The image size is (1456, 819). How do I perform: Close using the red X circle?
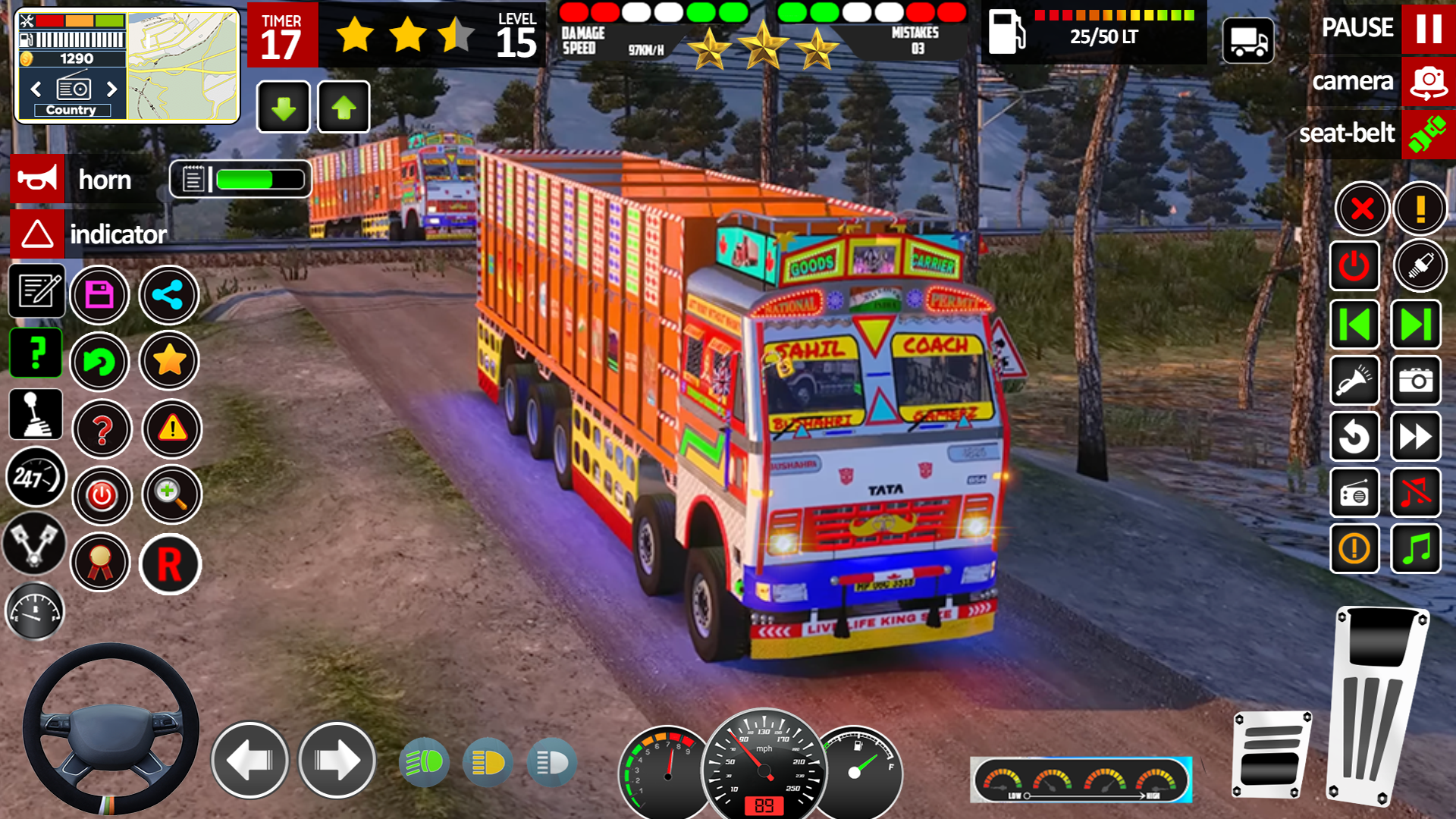[1362, 209]
